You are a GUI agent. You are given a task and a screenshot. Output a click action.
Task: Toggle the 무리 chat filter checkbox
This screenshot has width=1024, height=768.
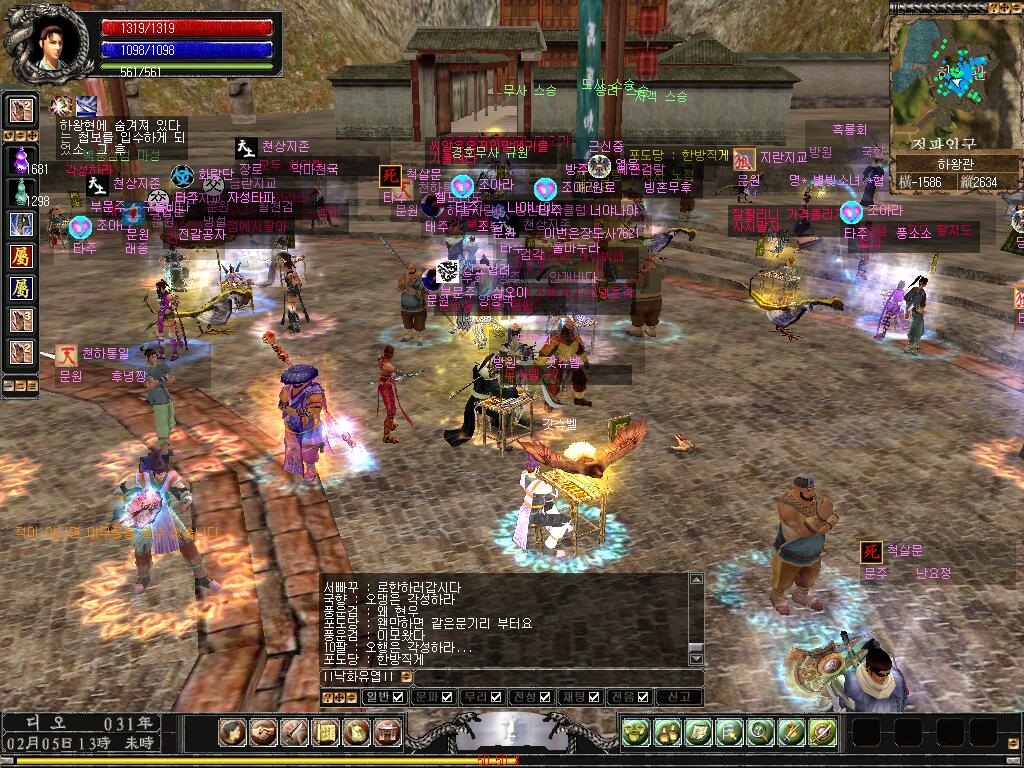tap(496, 697)
